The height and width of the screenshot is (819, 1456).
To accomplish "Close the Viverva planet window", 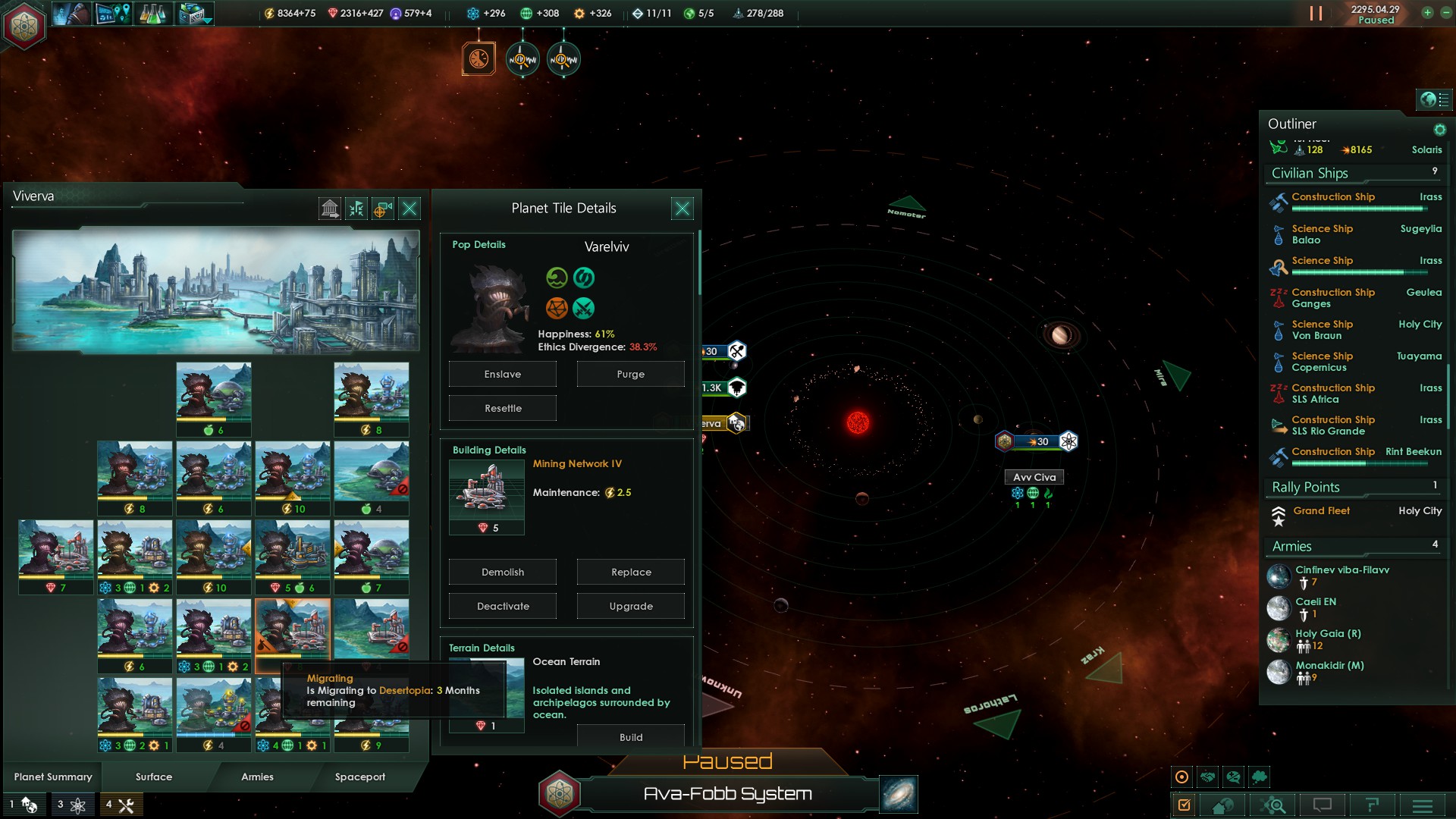I will click(409, 209).
